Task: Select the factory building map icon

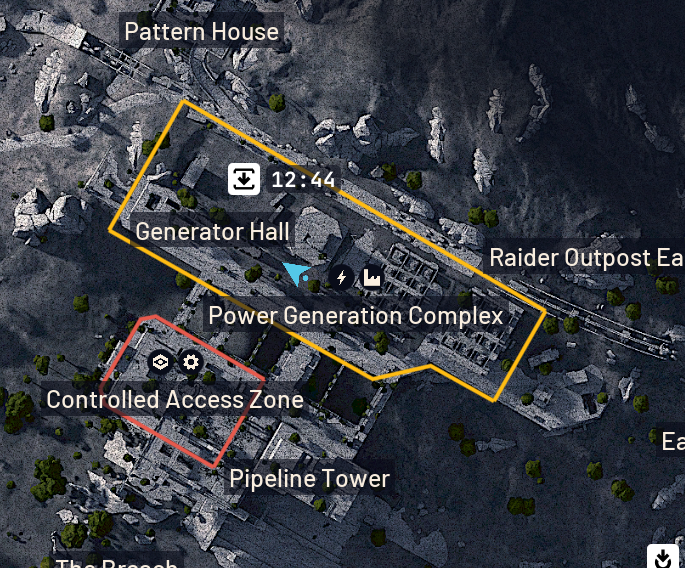Action: click(371, 277)
